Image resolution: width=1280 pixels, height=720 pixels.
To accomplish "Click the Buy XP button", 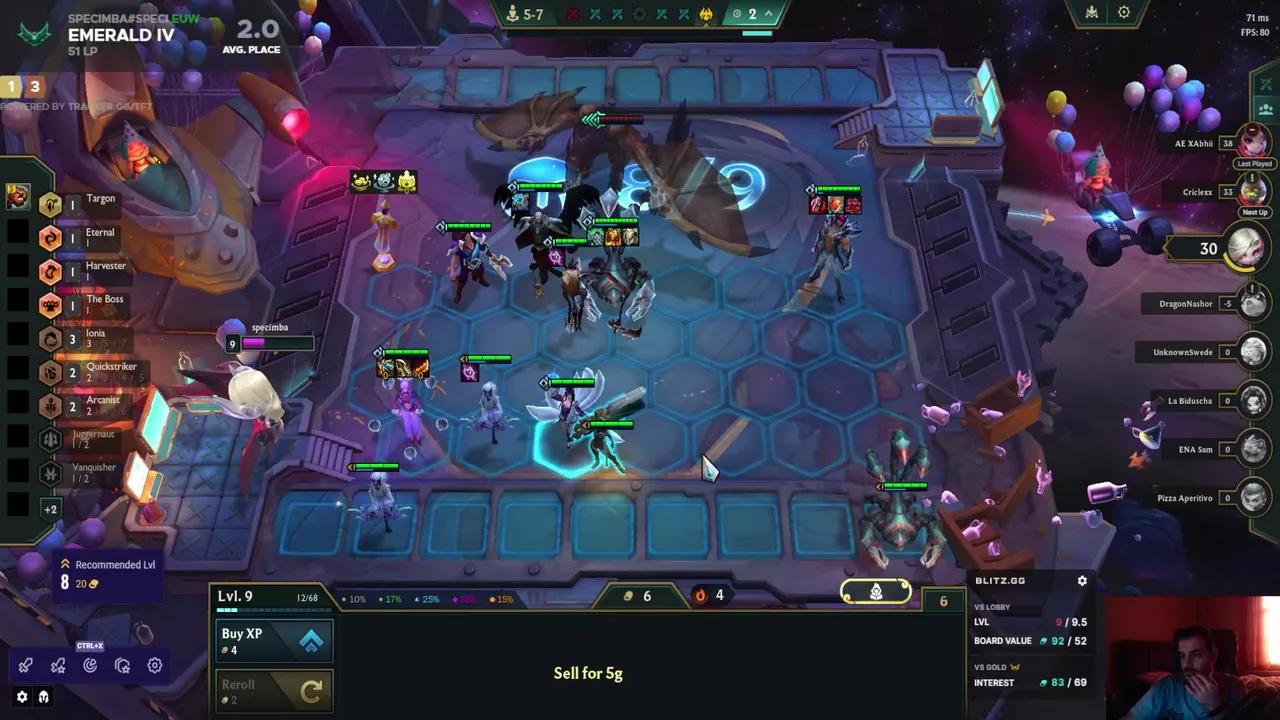I will point(273,640).
